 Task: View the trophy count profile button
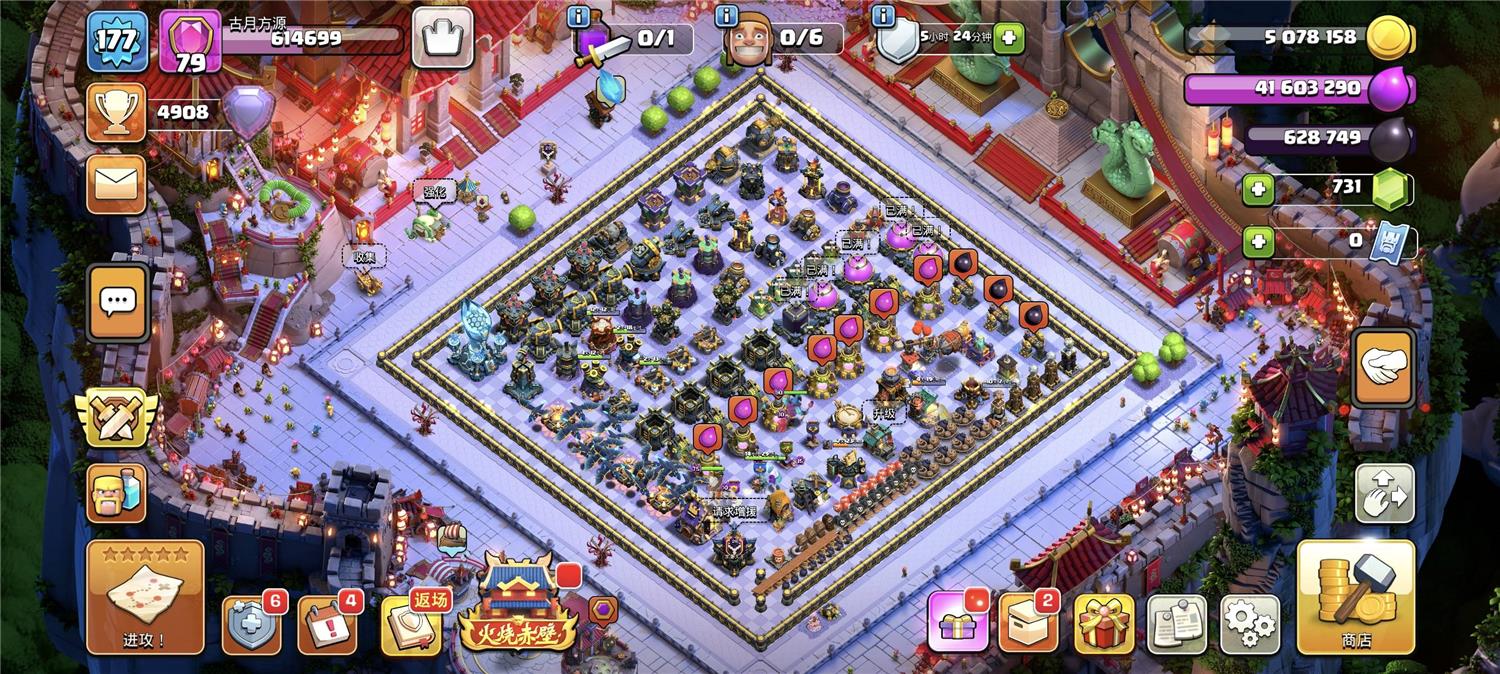click(x=116, y=113)
